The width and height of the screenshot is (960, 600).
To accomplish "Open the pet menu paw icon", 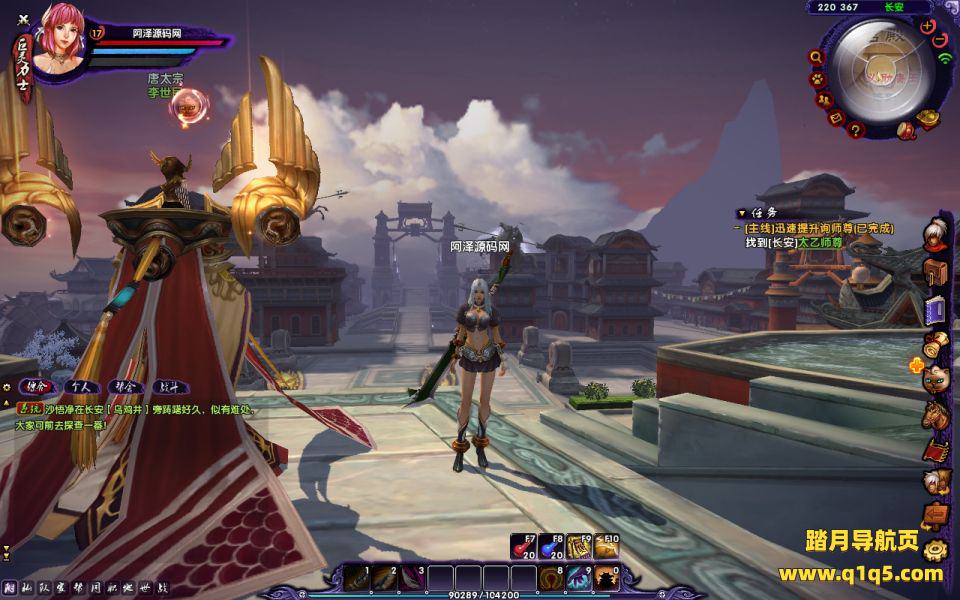I will pyautogui.click(x=817, y=78).
